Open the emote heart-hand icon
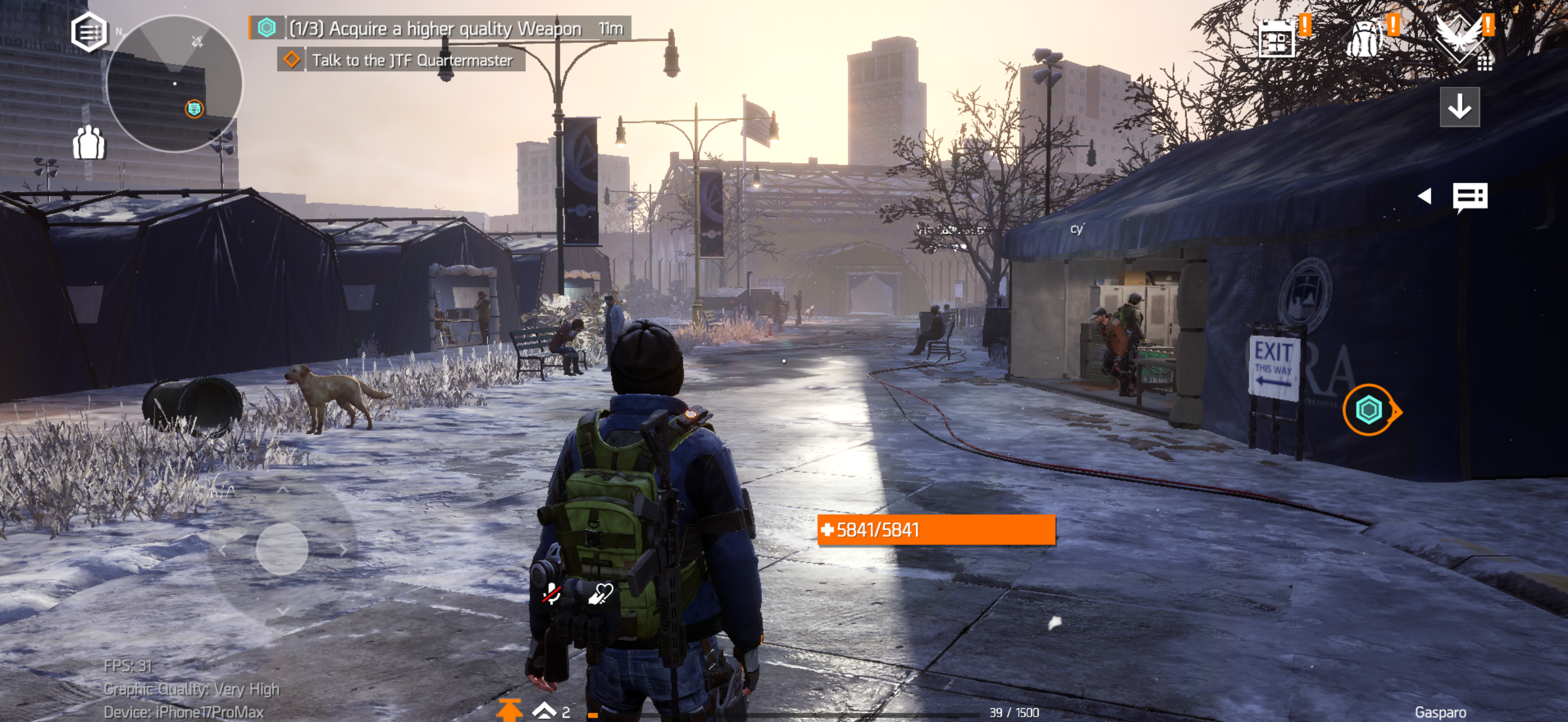The image size is (1568, 722). tap(600, 593)
